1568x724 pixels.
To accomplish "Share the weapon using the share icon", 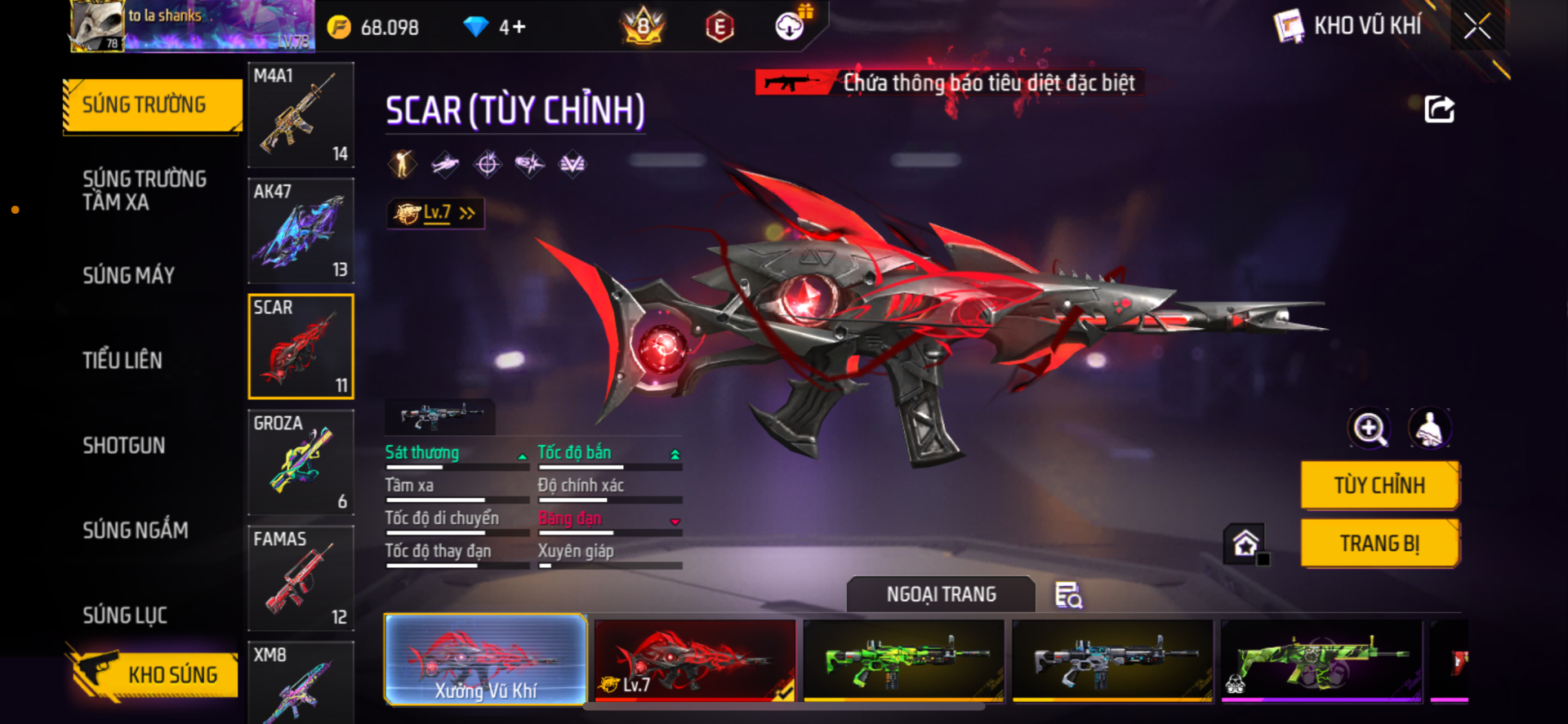I will pyautogui.click(x=1439, y=109).
